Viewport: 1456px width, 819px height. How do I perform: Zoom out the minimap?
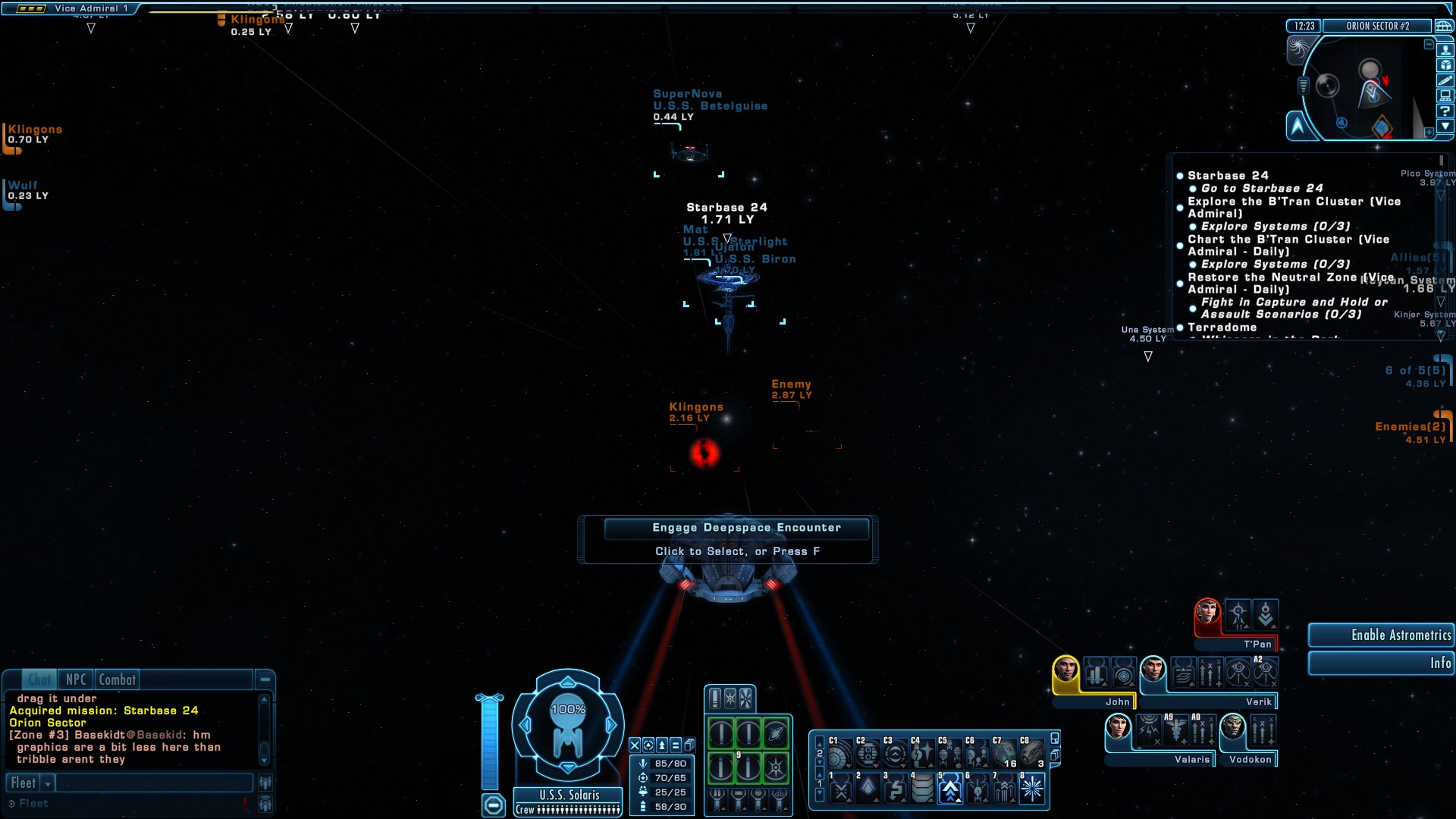(x=1429, y=45)
